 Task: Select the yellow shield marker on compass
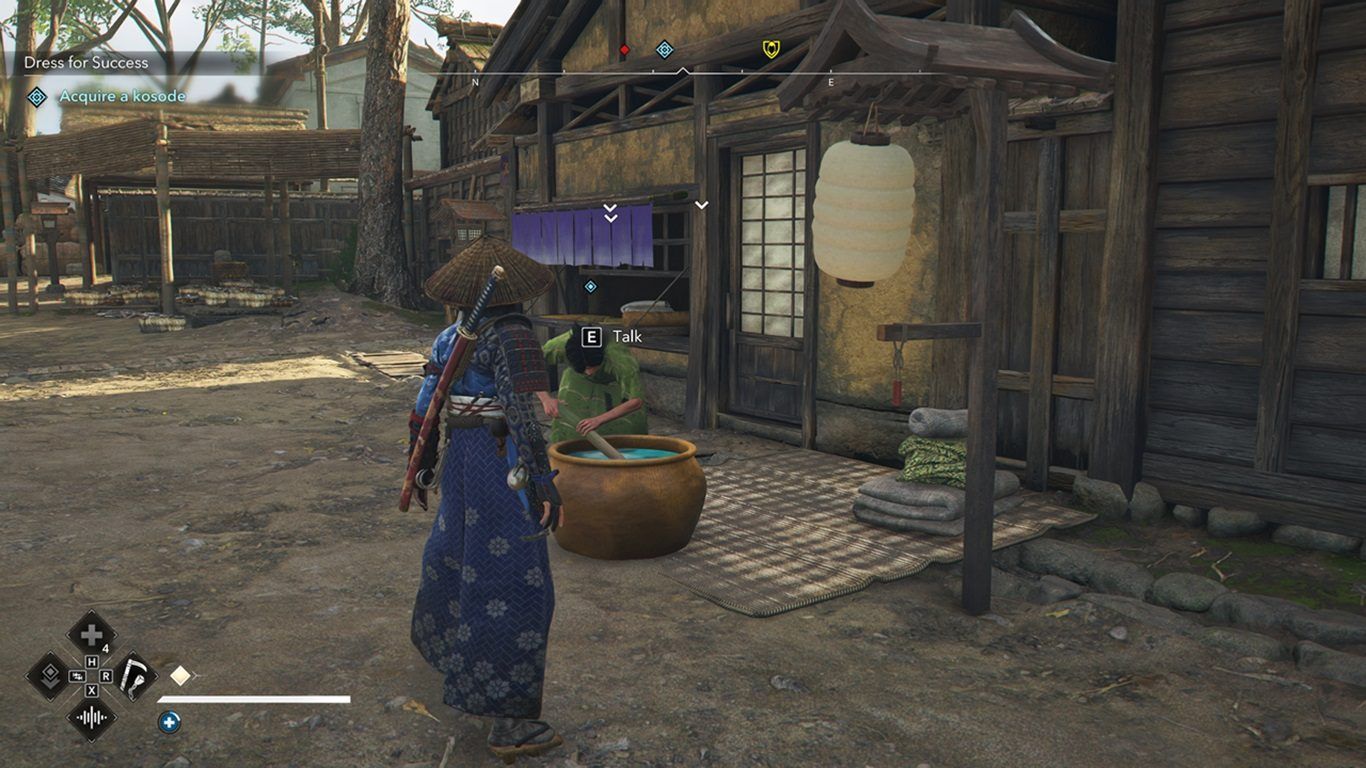[x=771, y=49]
